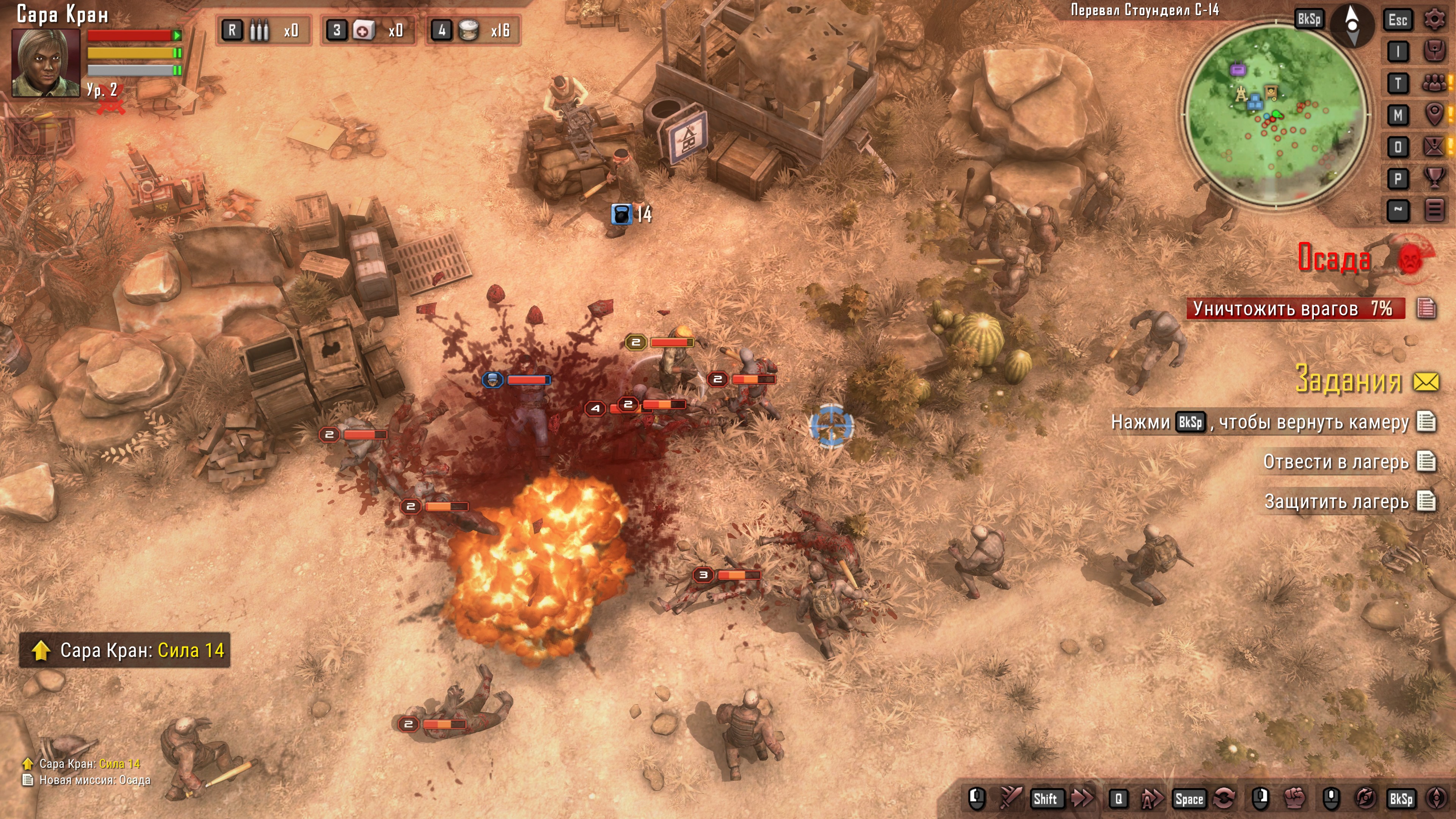Screen dimensions: 1456x819
Task: Open the yellow Задания envelope
Action: 1426,382
